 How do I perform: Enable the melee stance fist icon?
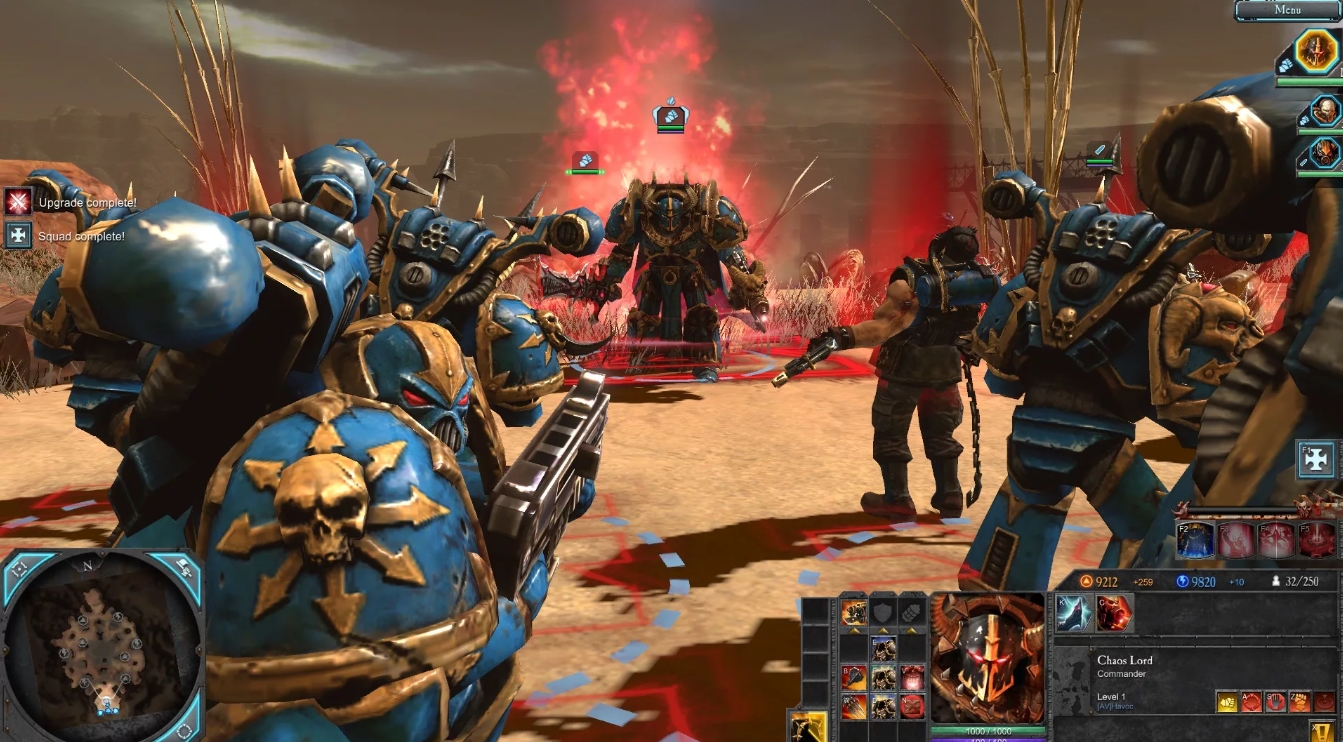click(1227, 701)
